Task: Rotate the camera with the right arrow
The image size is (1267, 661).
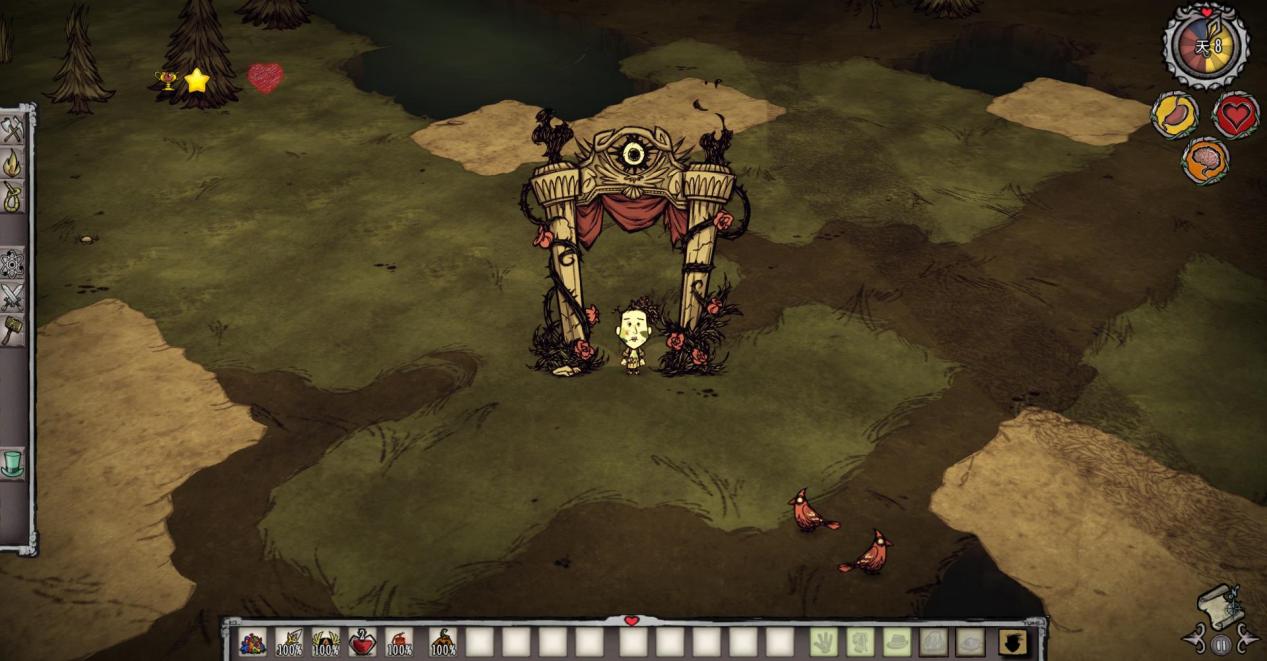Action: point(1246,637)
